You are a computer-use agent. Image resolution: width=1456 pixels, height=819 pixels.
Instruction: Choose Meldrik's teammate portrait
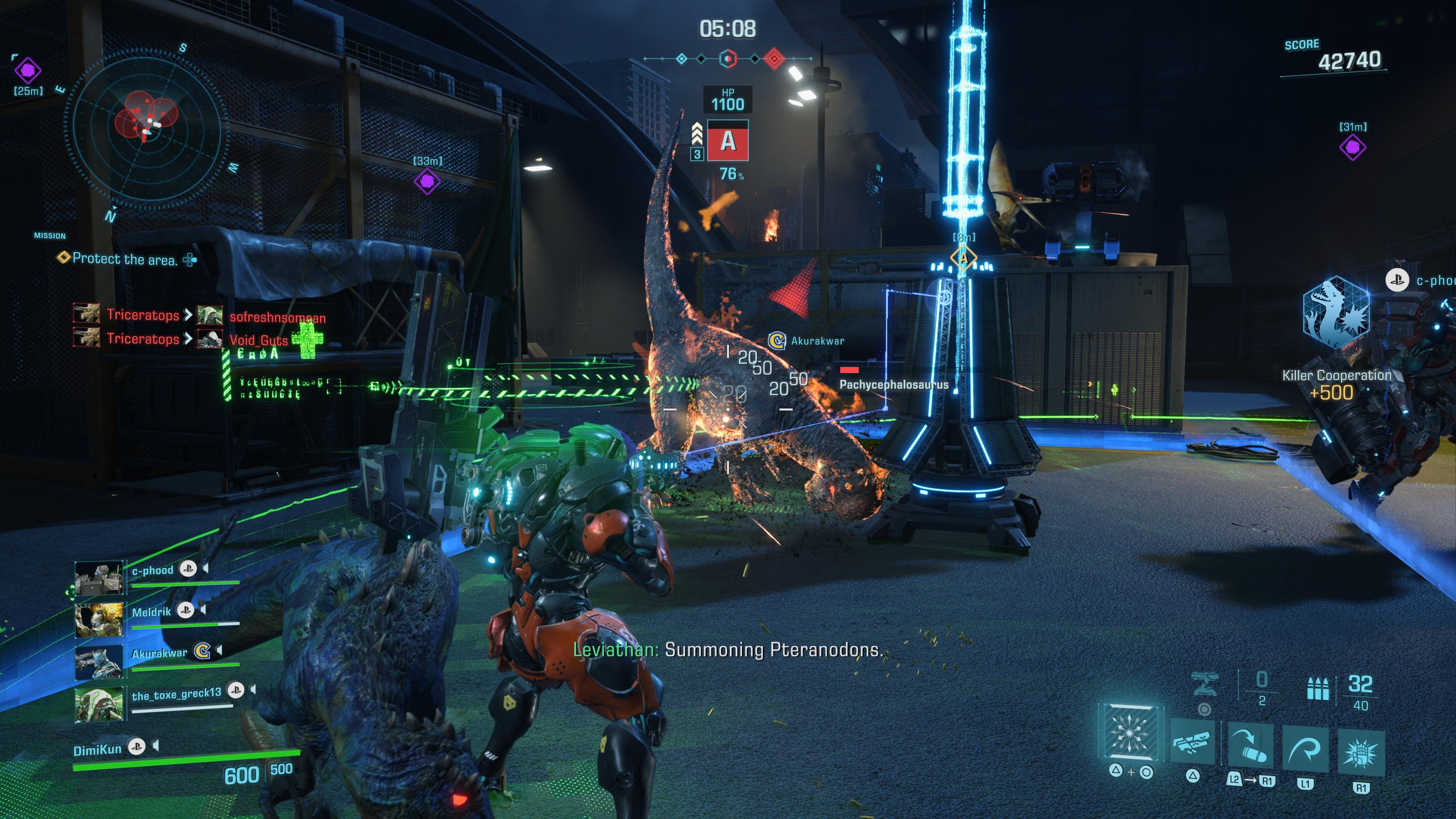pos(99,620)
